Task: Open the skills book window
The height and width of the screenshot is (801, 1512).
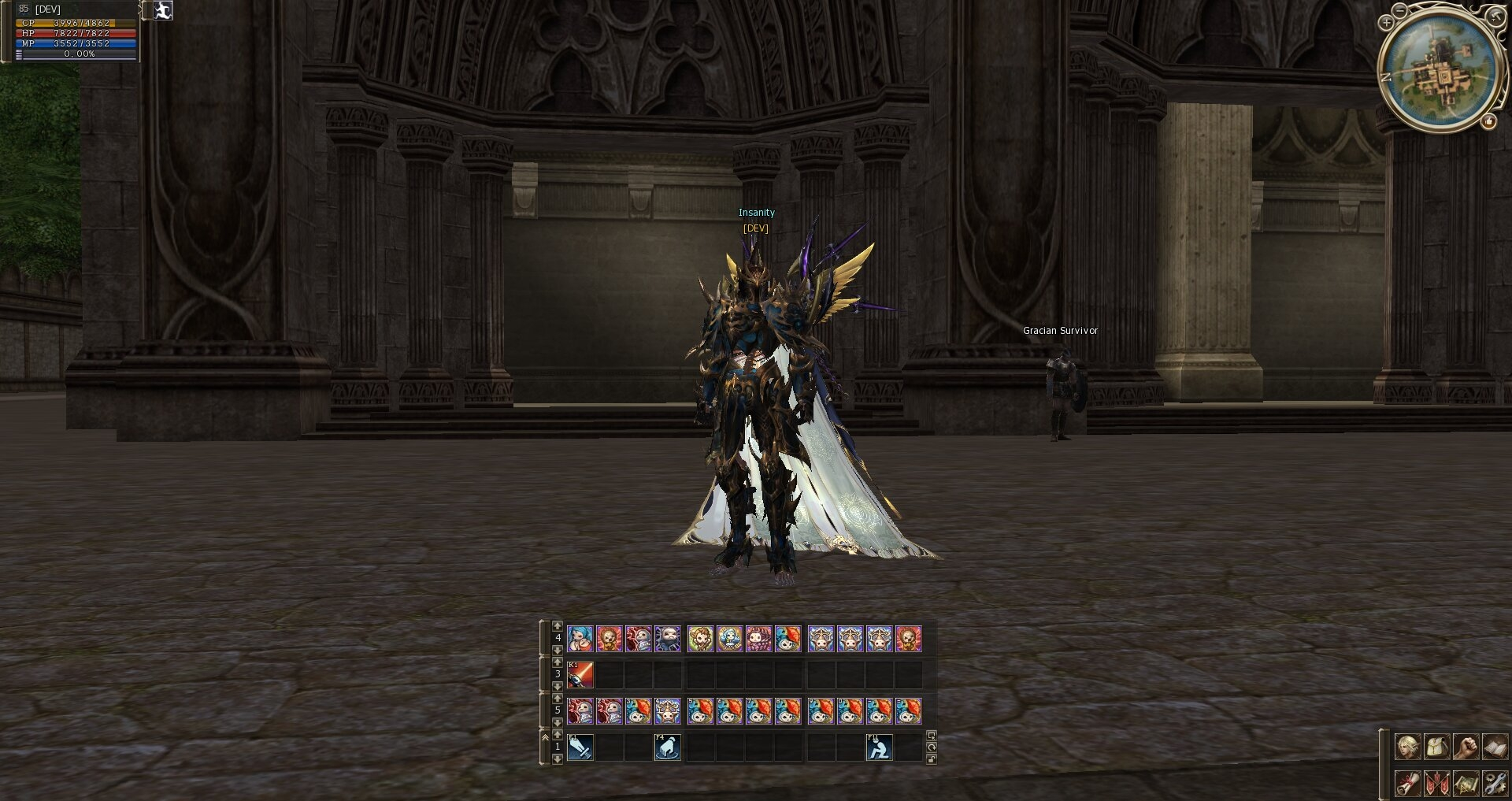Action: [1495, 746]
